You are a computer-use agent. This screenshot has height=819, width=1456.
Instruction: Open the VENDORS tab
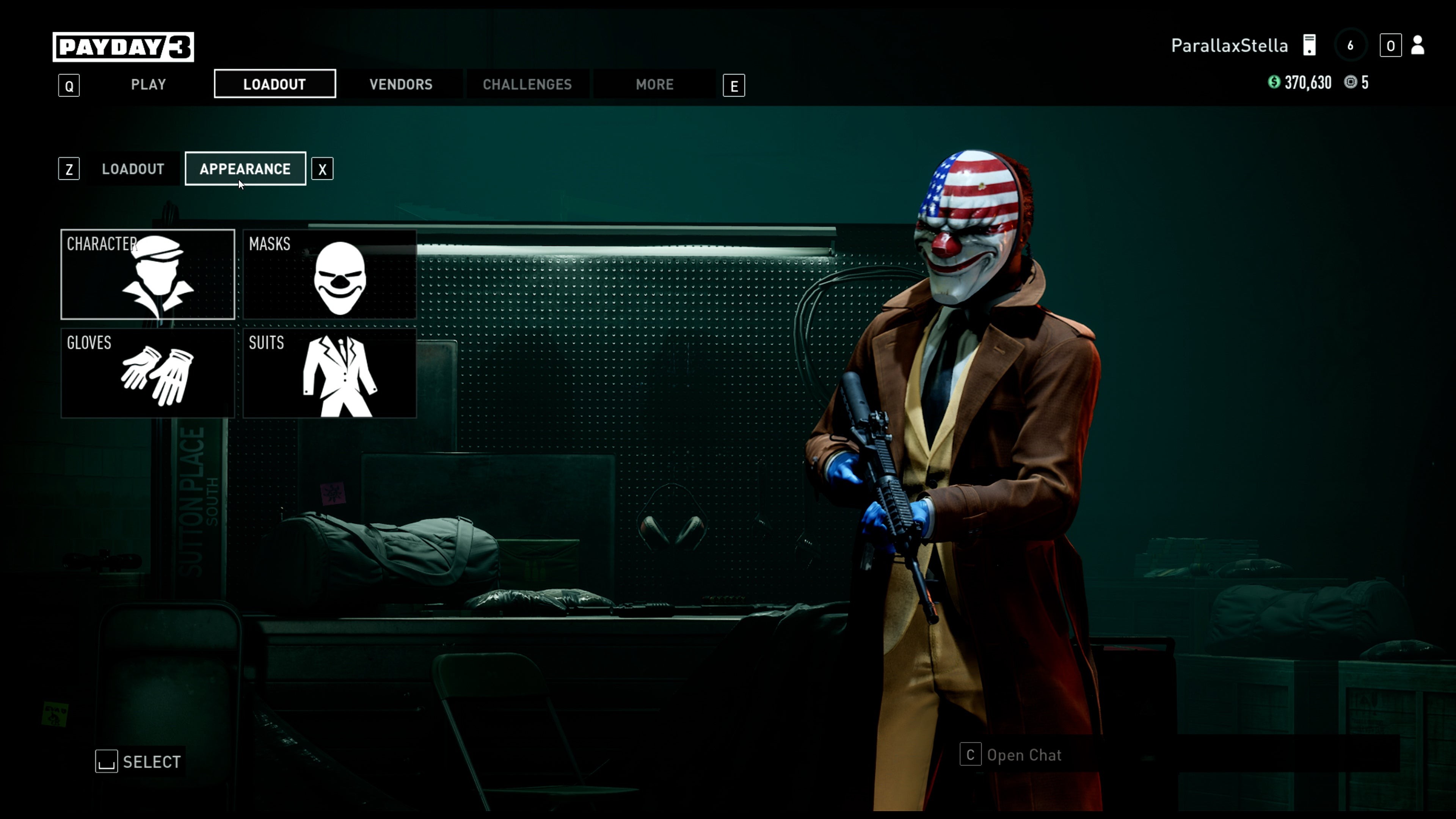pos(401,84)
